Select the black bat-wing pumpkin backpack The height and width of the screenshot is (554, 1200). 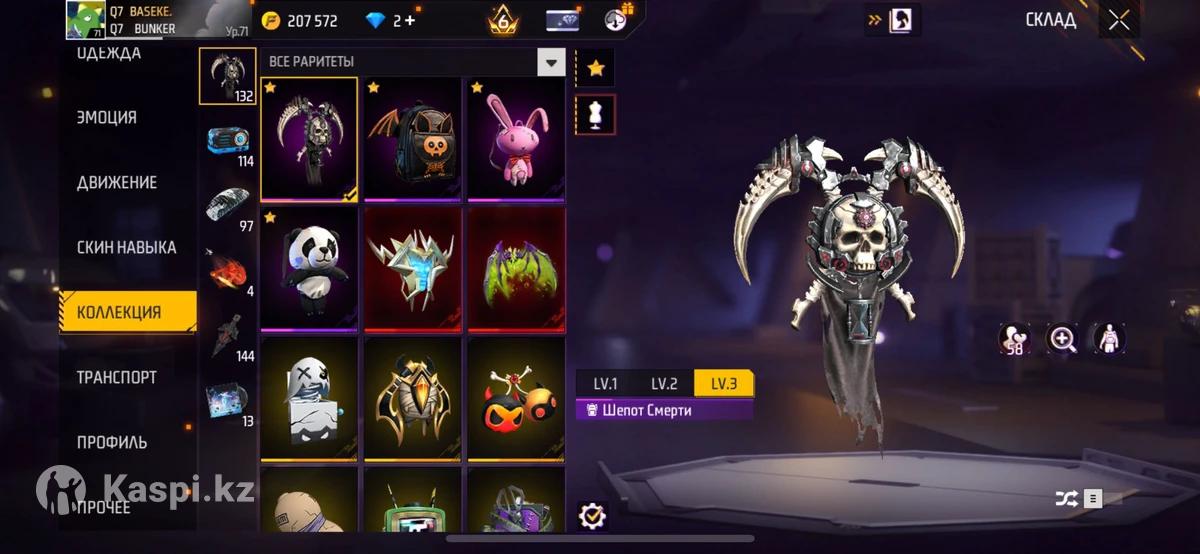tap(412, 138)
